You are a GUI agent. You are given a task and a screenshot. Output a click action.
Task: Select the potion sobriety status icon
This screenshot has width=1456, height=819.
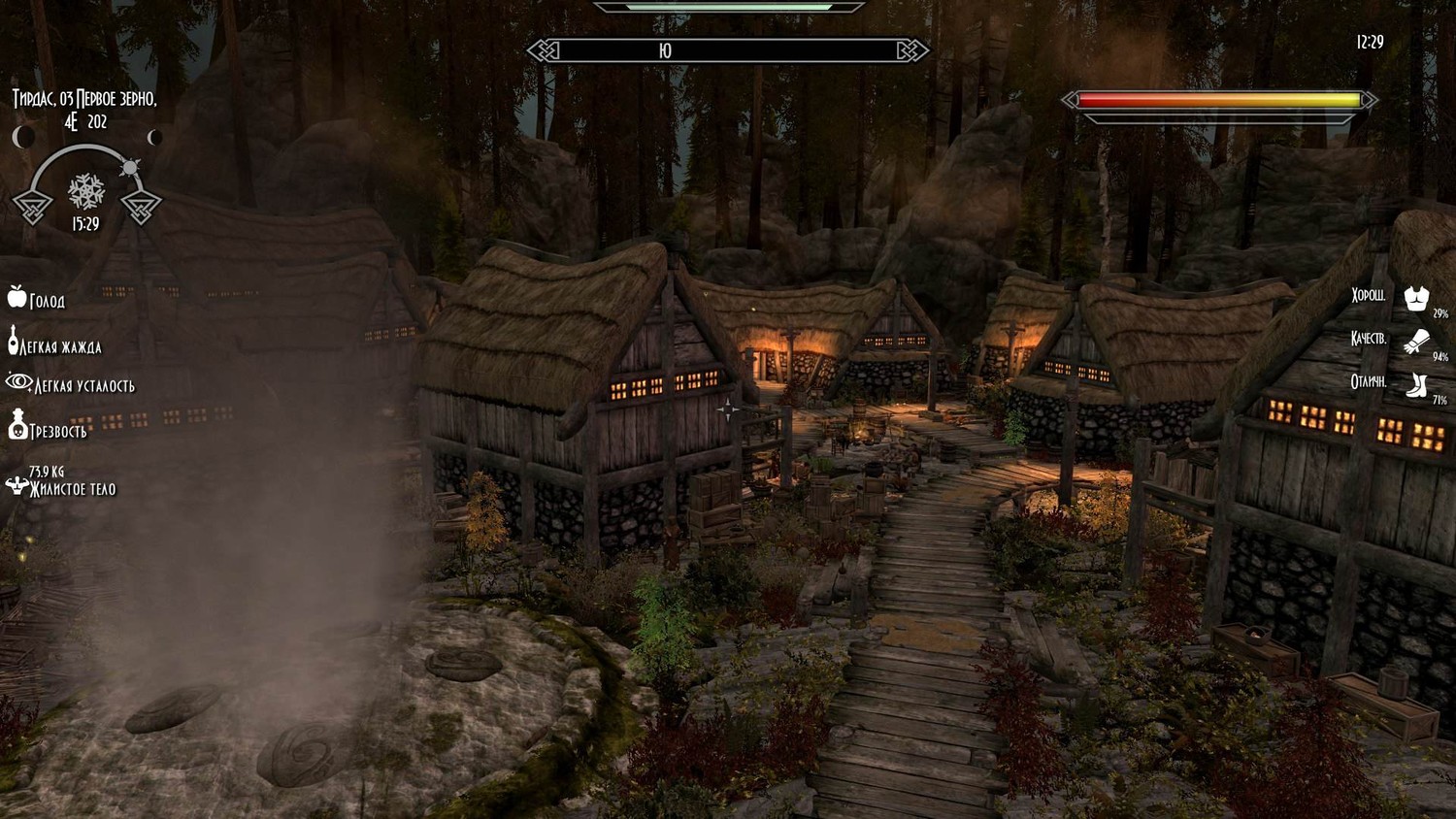(17, 424)
